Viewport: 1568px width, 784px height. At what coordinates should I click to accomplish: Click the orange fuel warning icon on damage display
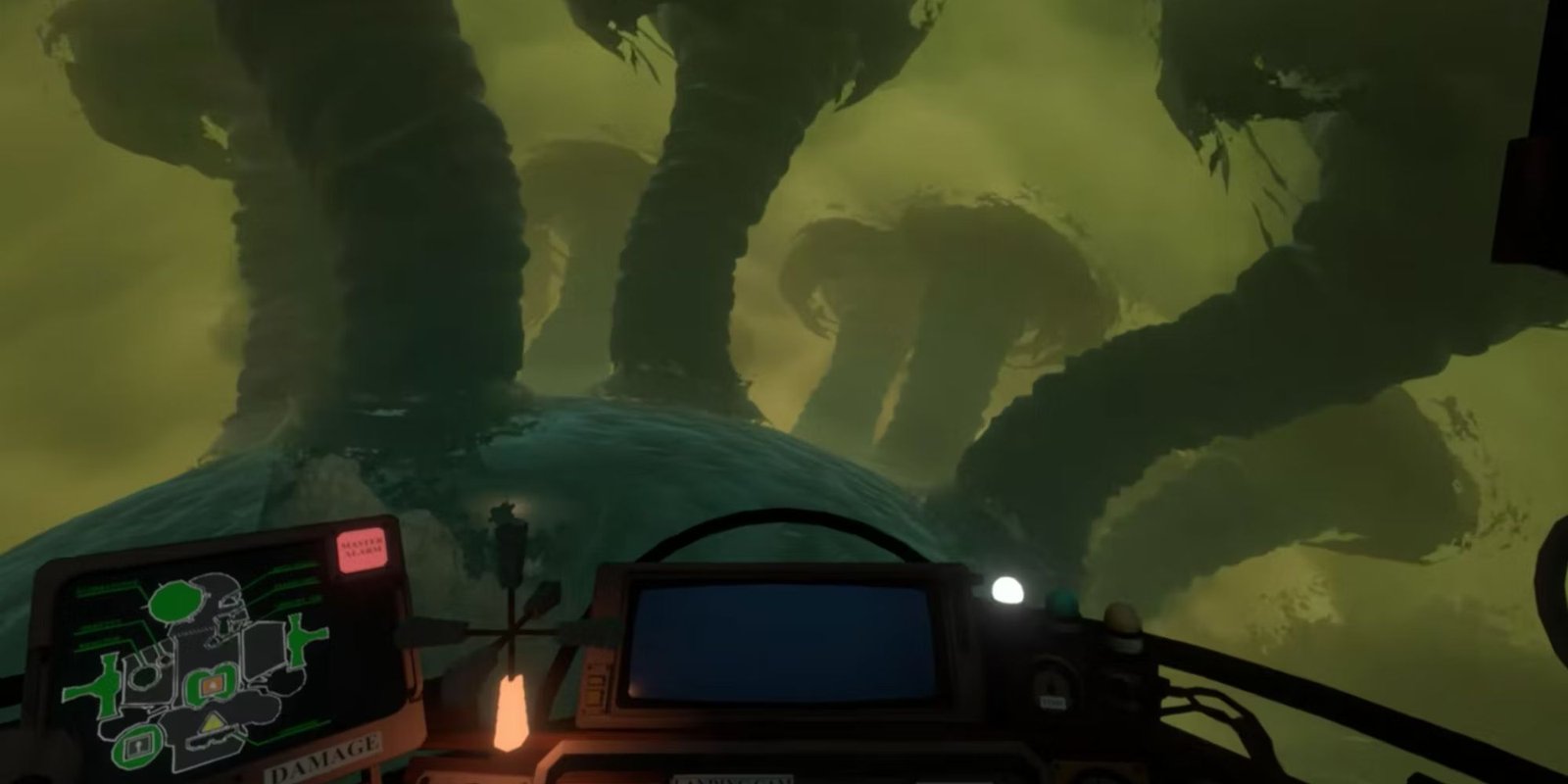pyautogui.click(x=211, y=685)
